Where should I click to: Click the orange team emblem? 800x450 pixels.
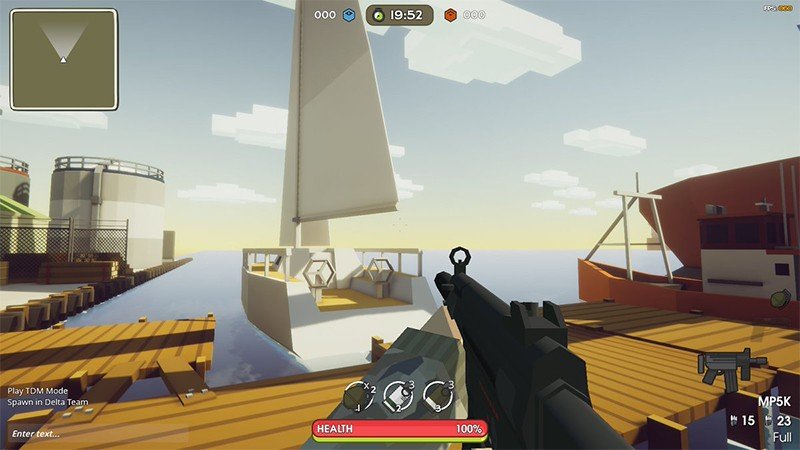[x=451, y=15]
